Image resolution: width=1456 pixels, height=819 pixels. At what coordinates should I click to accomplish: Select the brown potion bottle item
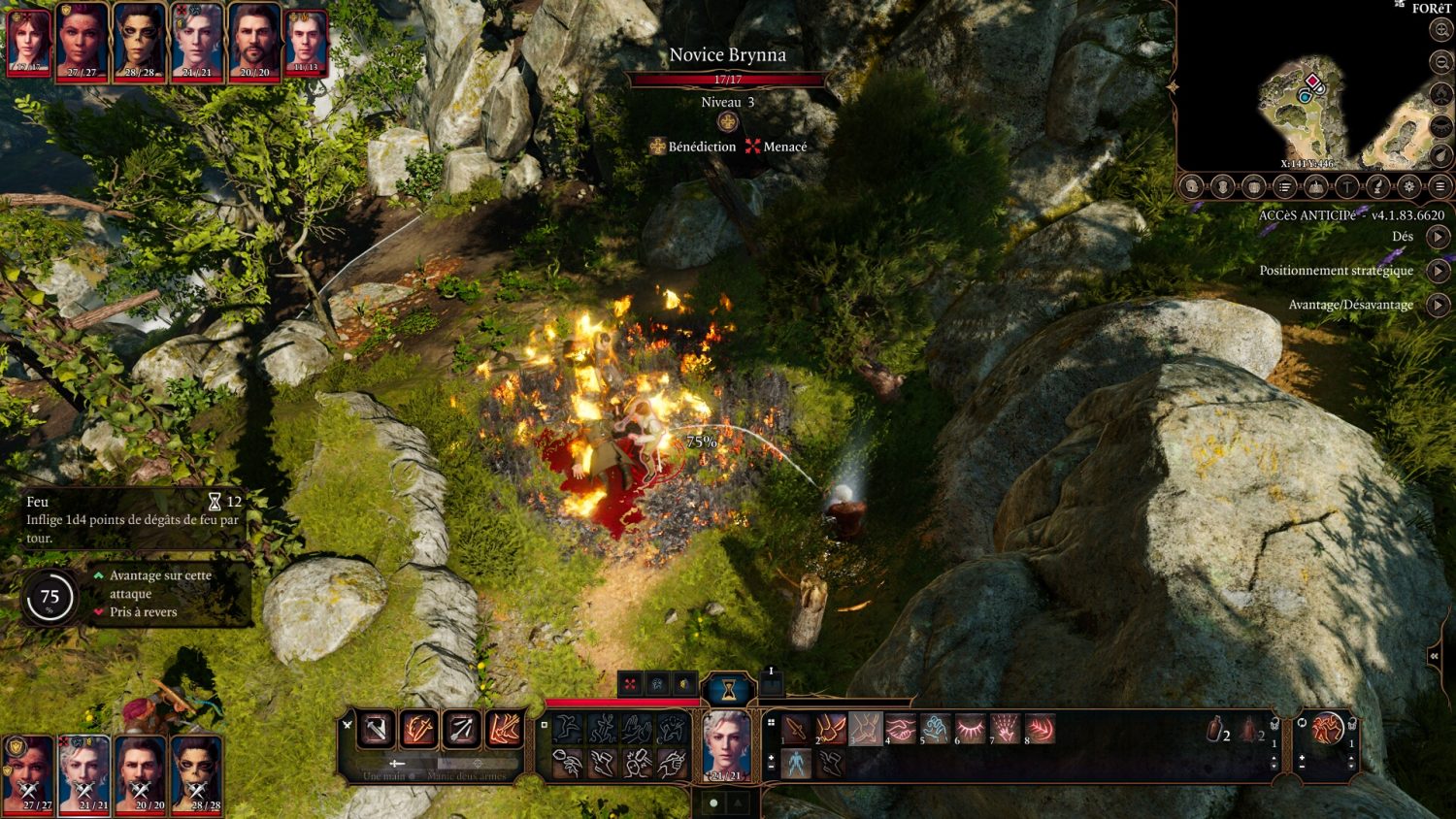click(x=1214, y=730)
